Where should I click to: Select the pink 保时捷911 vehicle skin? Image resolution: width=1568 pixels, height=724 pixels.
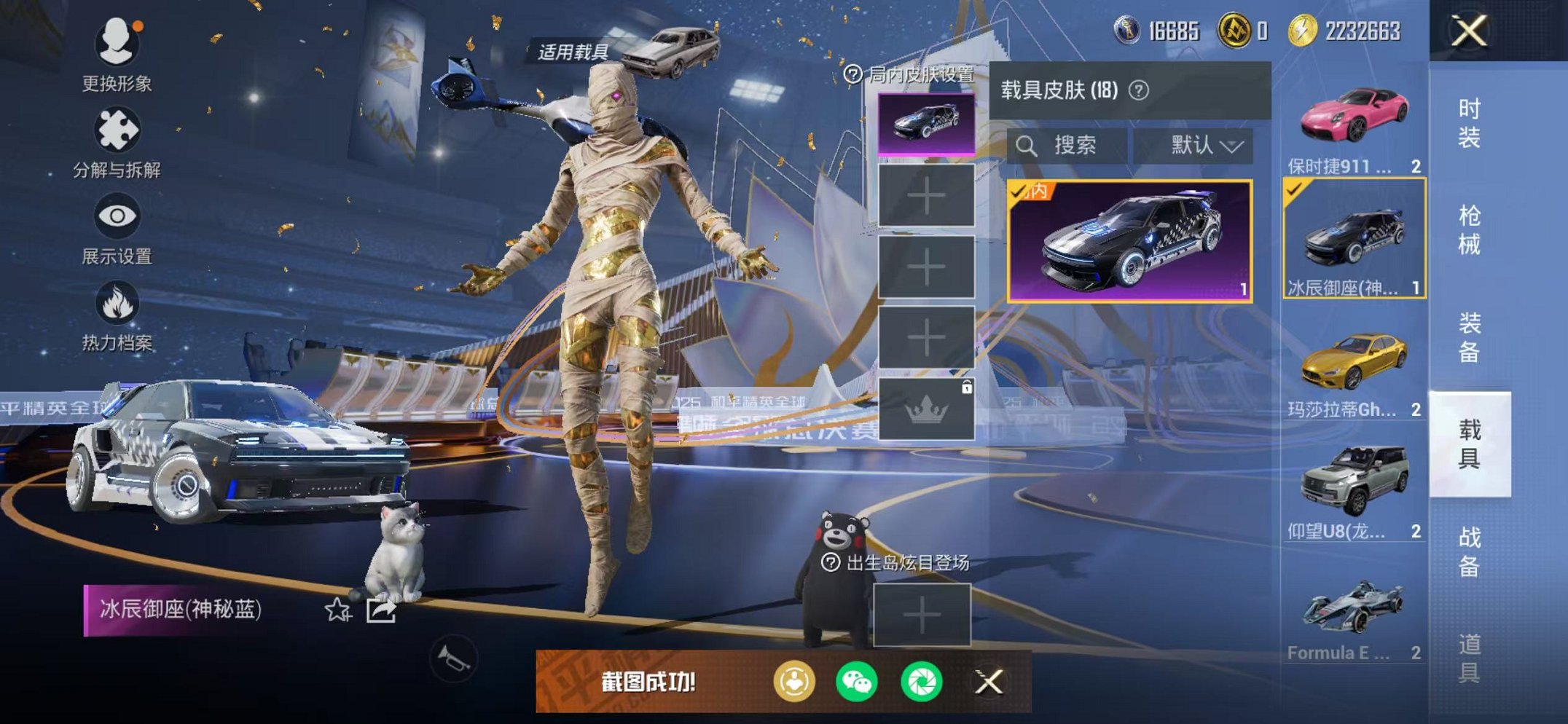[x=1354, y=124]
